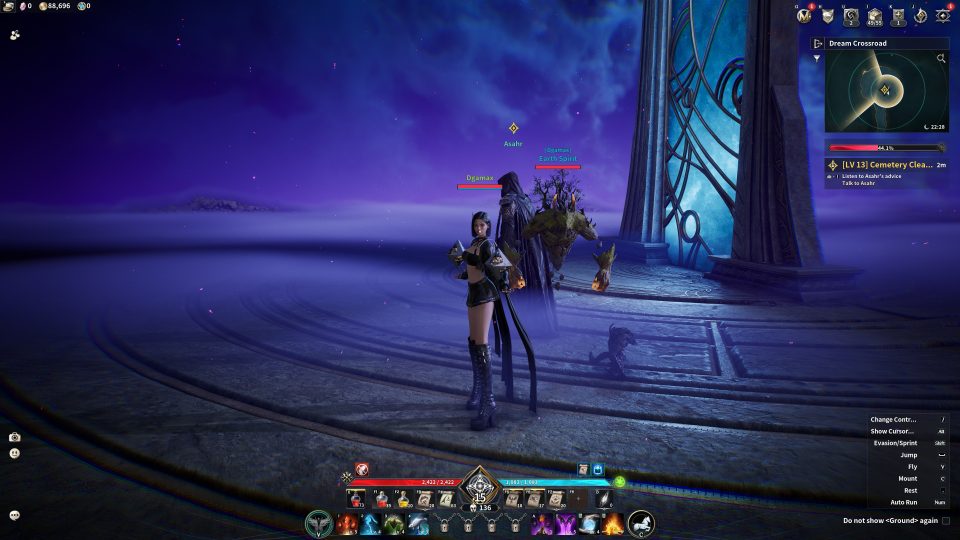Open the eye emblem menu icon
Screen dimensions: 960x540
[x=943, y=15]
